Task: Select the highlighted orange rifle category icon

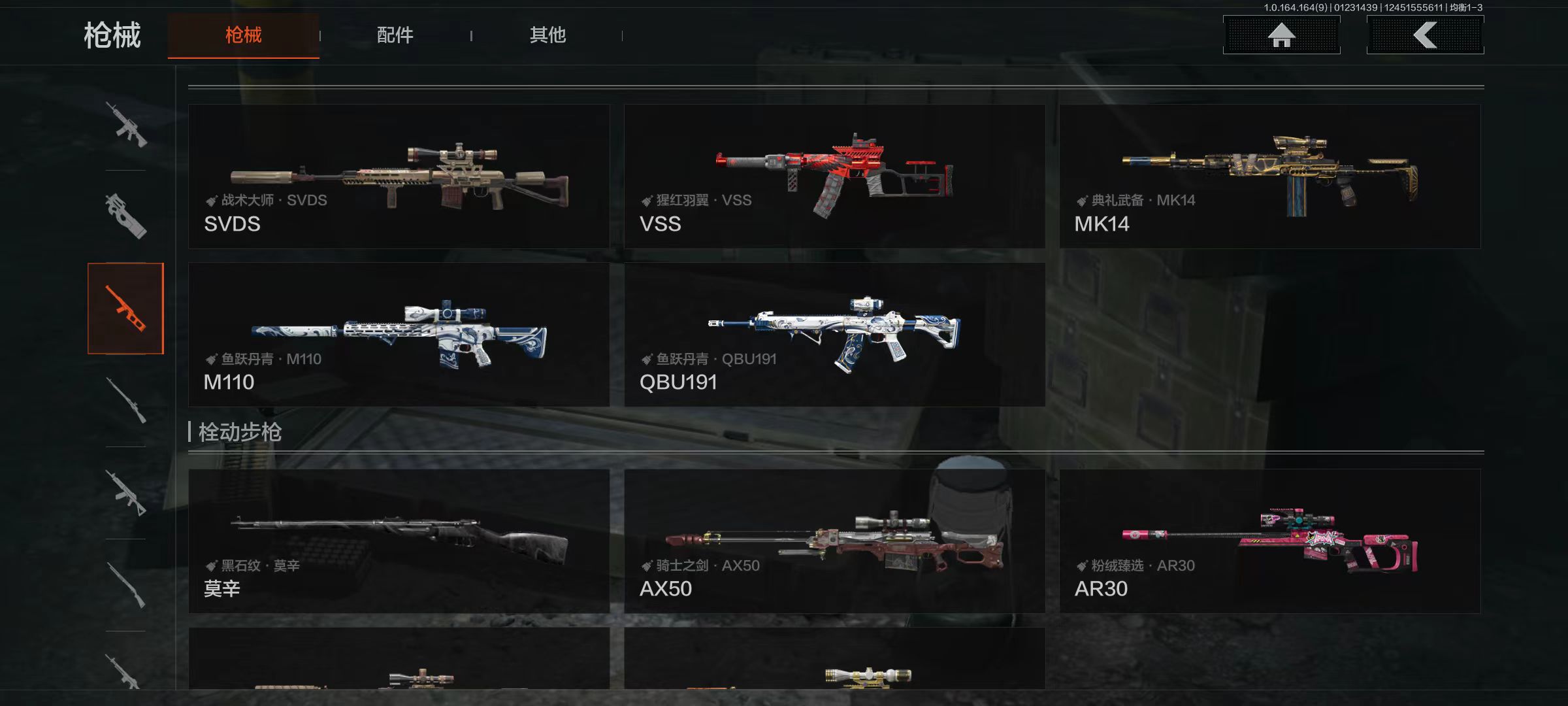Action: 125,309
